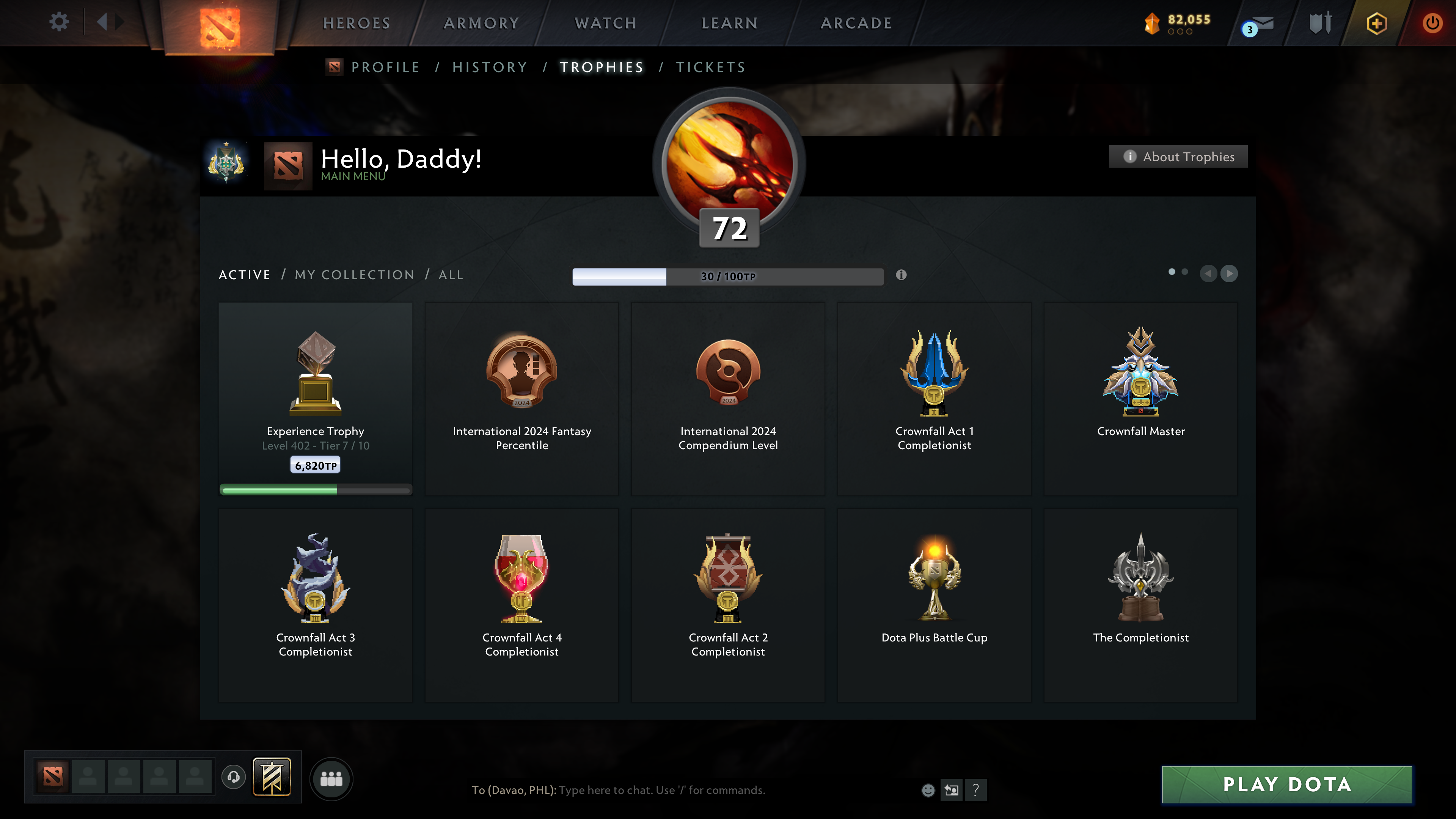Quit the game via the power icon
Screen dimensions: 1456x819
(x=1434, y=22)
